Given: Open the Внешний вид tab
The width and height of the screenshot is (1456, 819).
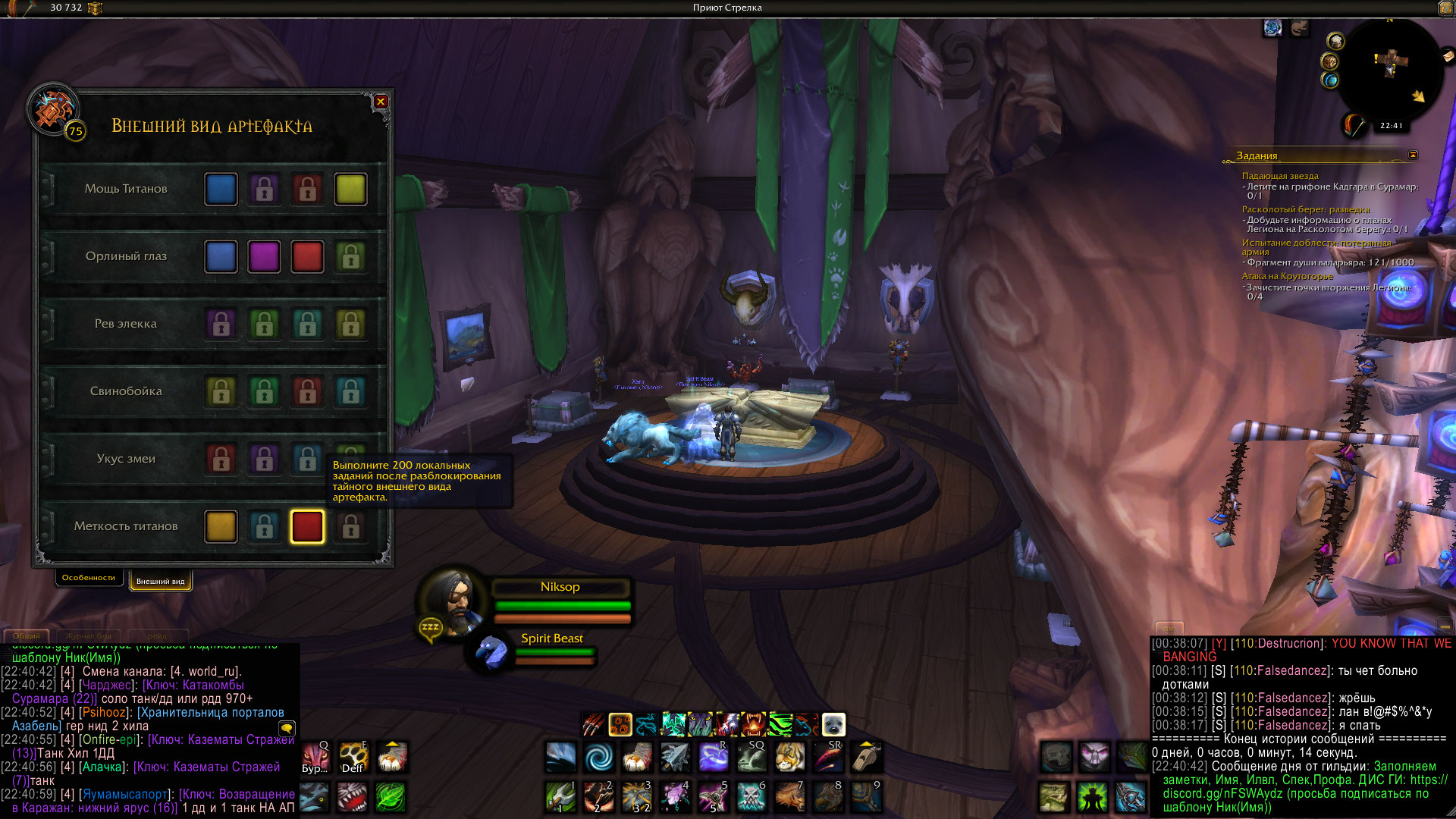Looking at the screenshot, I should 160,582.
